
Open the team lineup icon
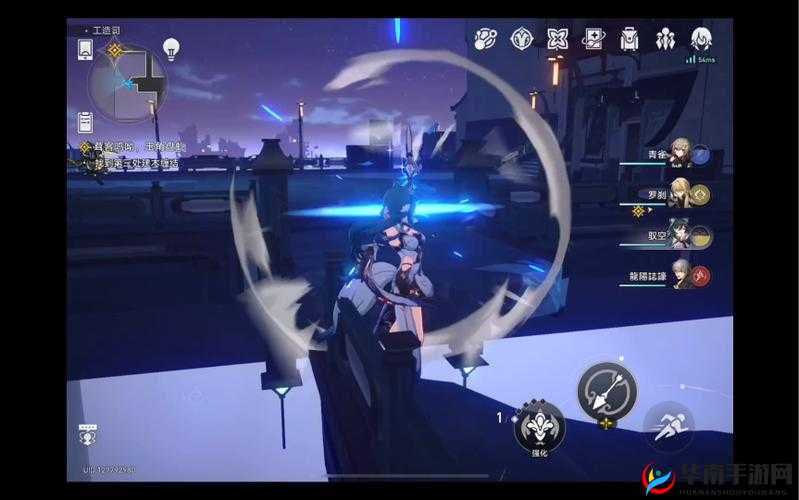[665, 39]
